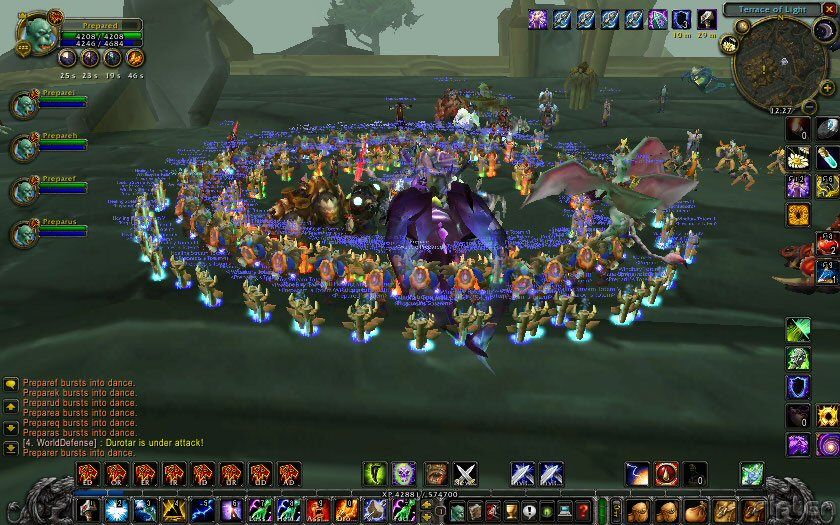Activate the green leaf ability icon
Viewport: 840px width, 525px height.
point(797,329)
